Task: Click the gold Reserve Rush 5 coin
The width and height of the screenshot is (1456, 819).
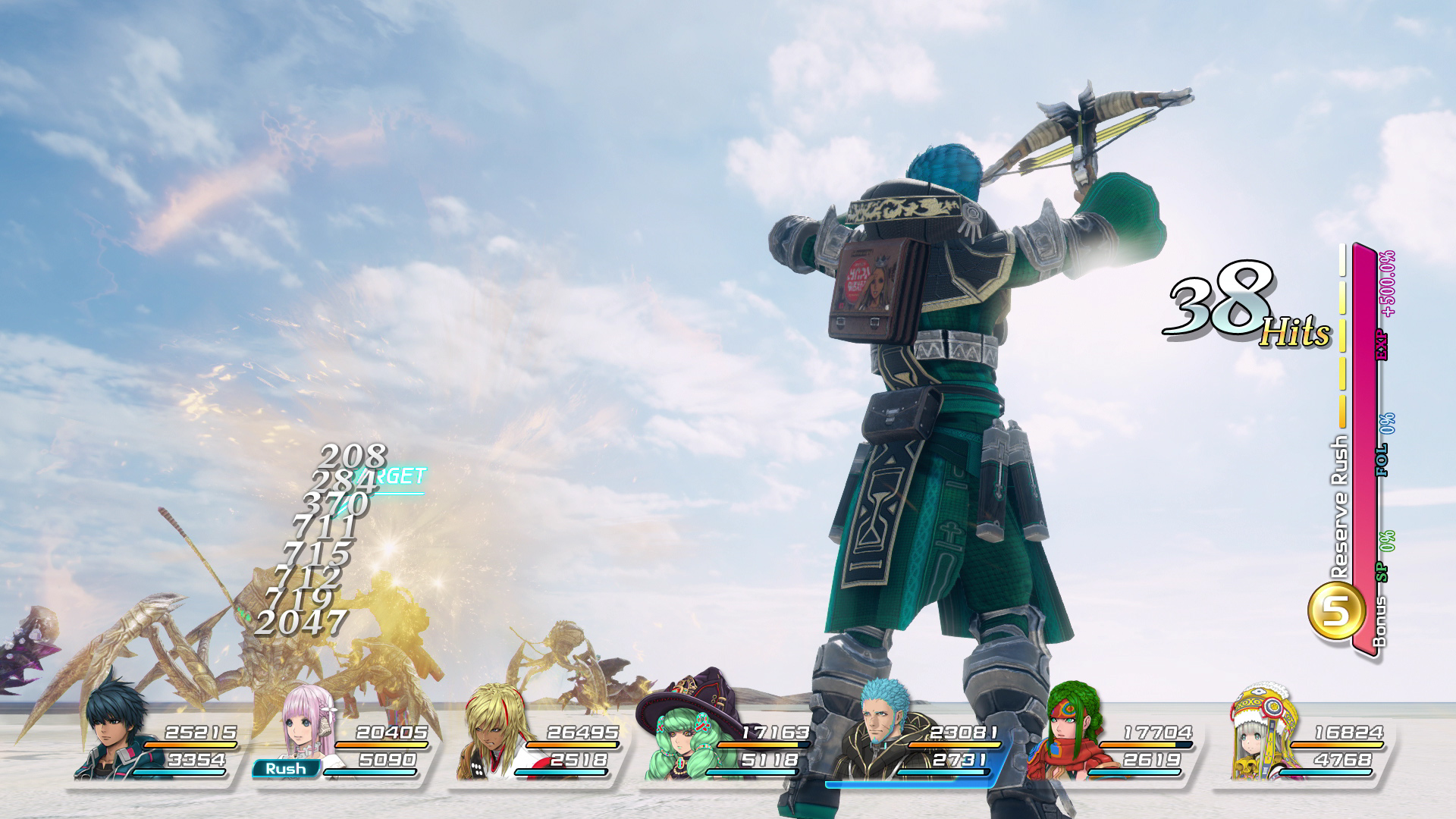Action: point(1336,610)
